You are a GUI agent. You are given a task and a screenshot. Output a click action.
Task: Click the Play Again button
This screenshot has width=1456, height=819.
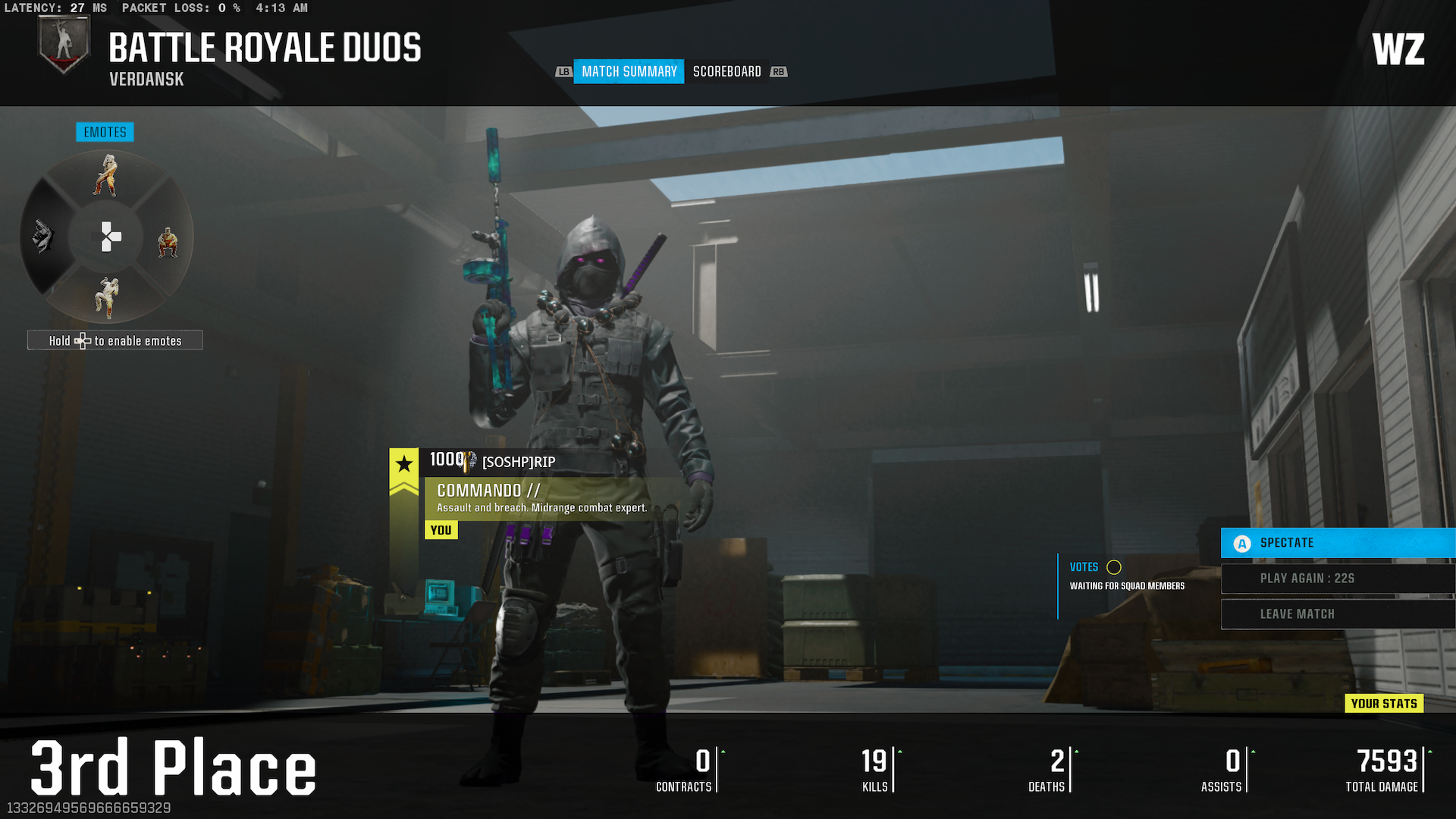pyautogui.click(x=1337, y=579)
